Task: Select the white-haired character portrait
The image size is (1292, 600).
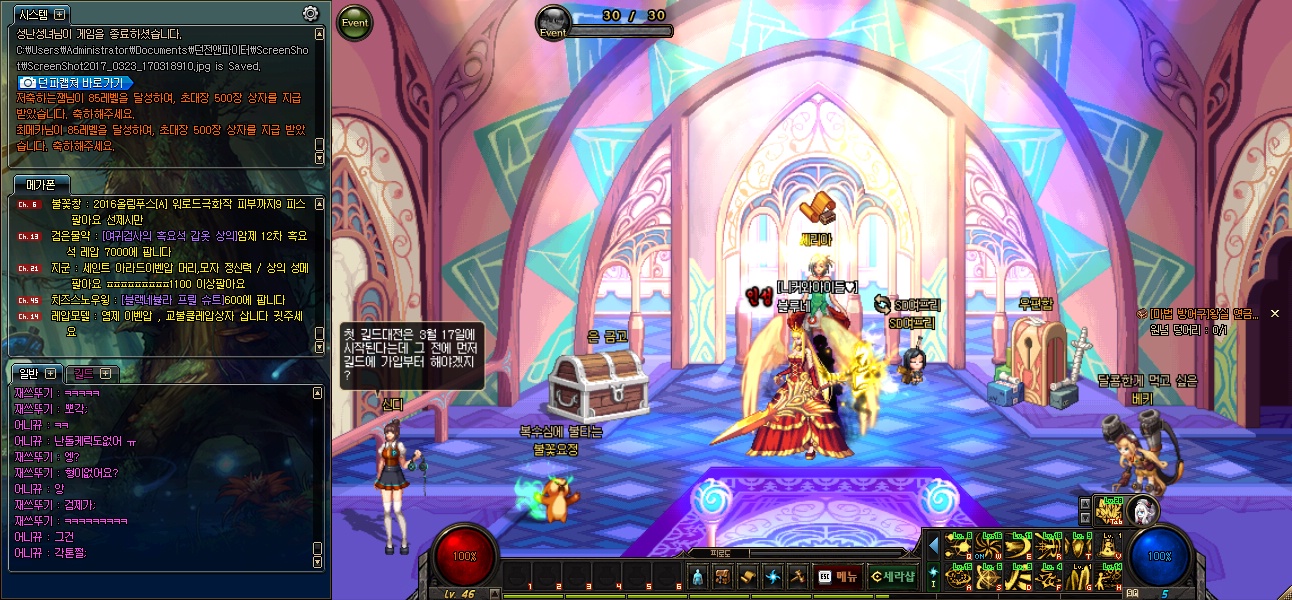Action: (x=1142, y=511)
